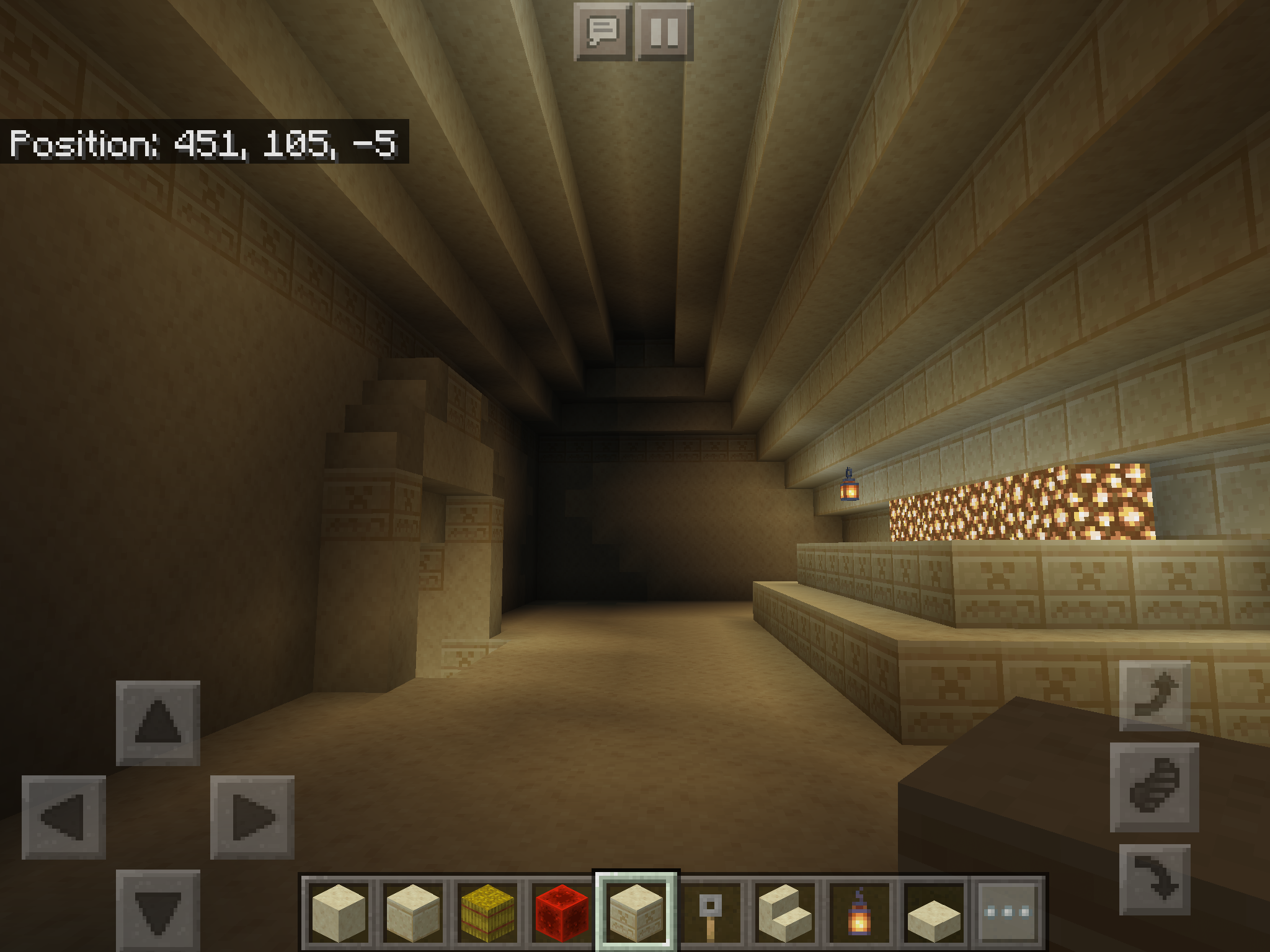Tap the sneak button between the fly arrows
The image size is (1270, 952).
point(1154,787)
